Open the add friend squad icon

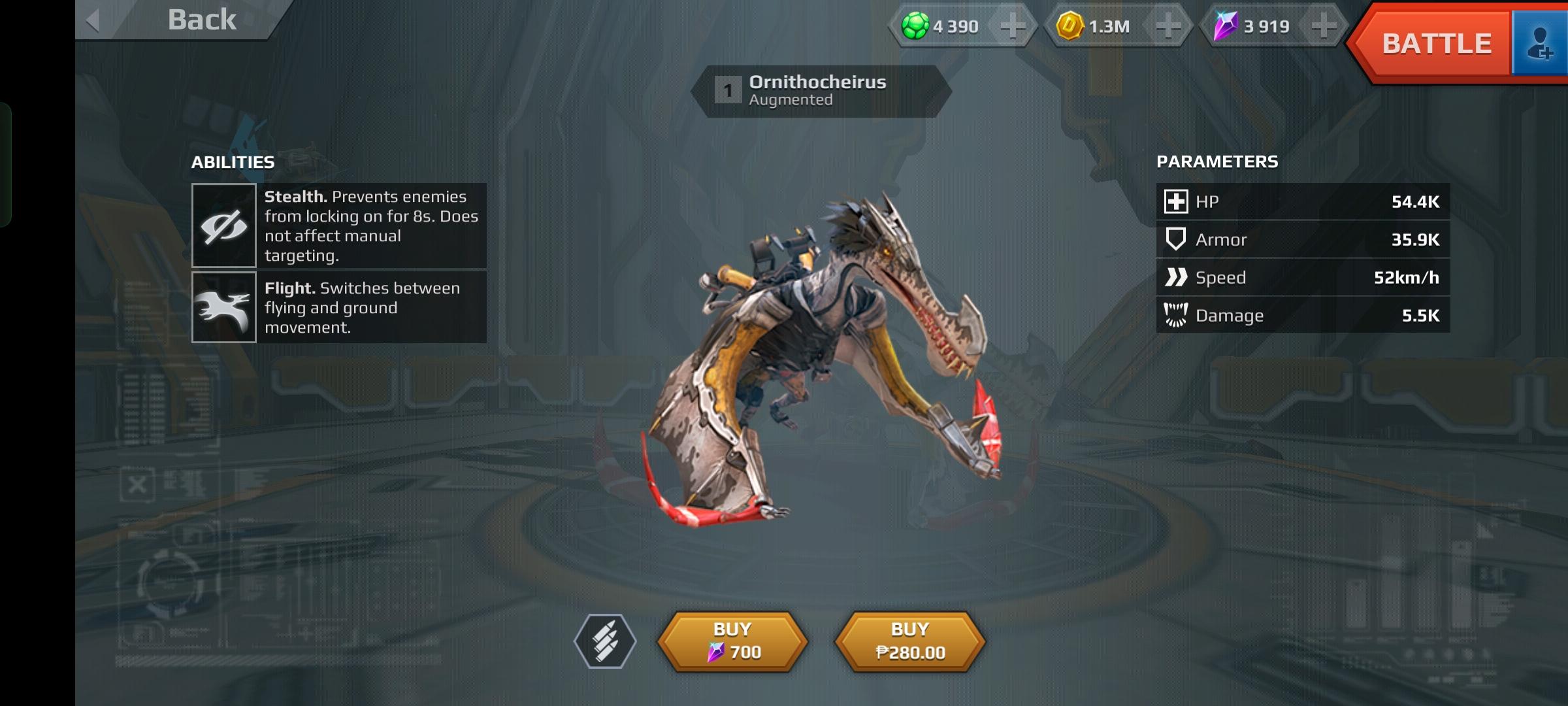(1540, 44)
